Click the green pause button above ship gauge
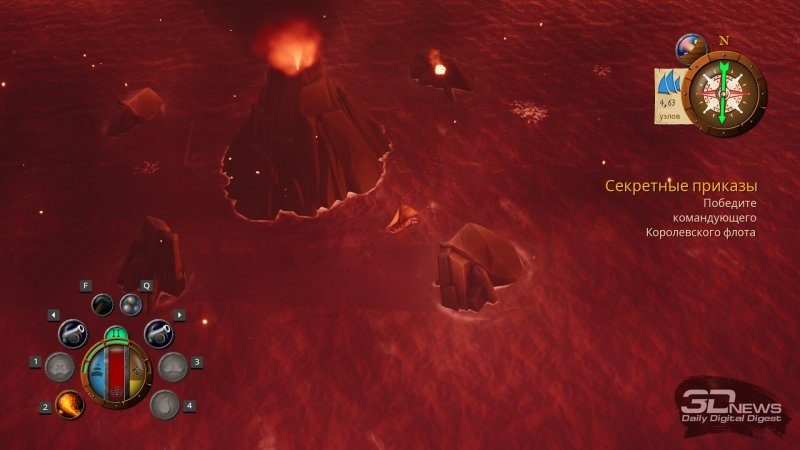The width and height of the screenshot is (800, 450). coord(115,334)
